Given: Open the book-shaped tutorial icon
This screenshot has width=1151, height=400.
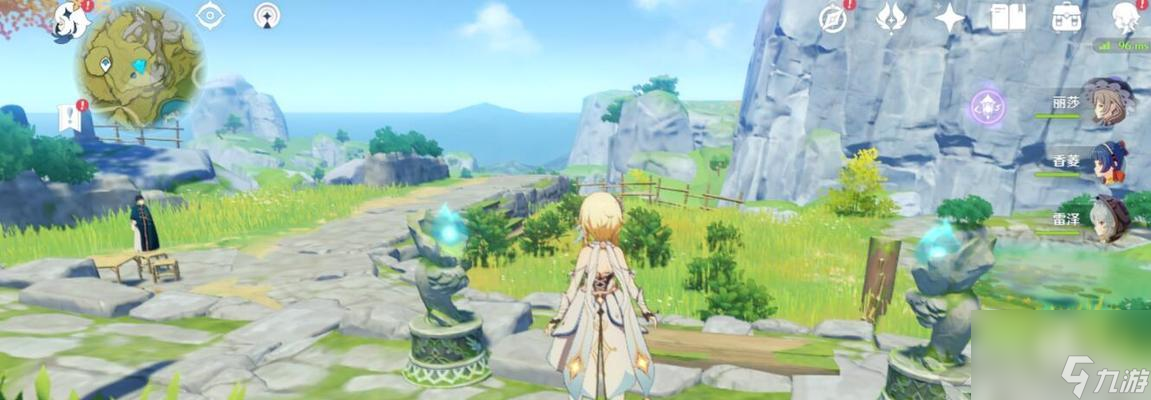Looking at the screenshot, I should (x=1007, y=17).
